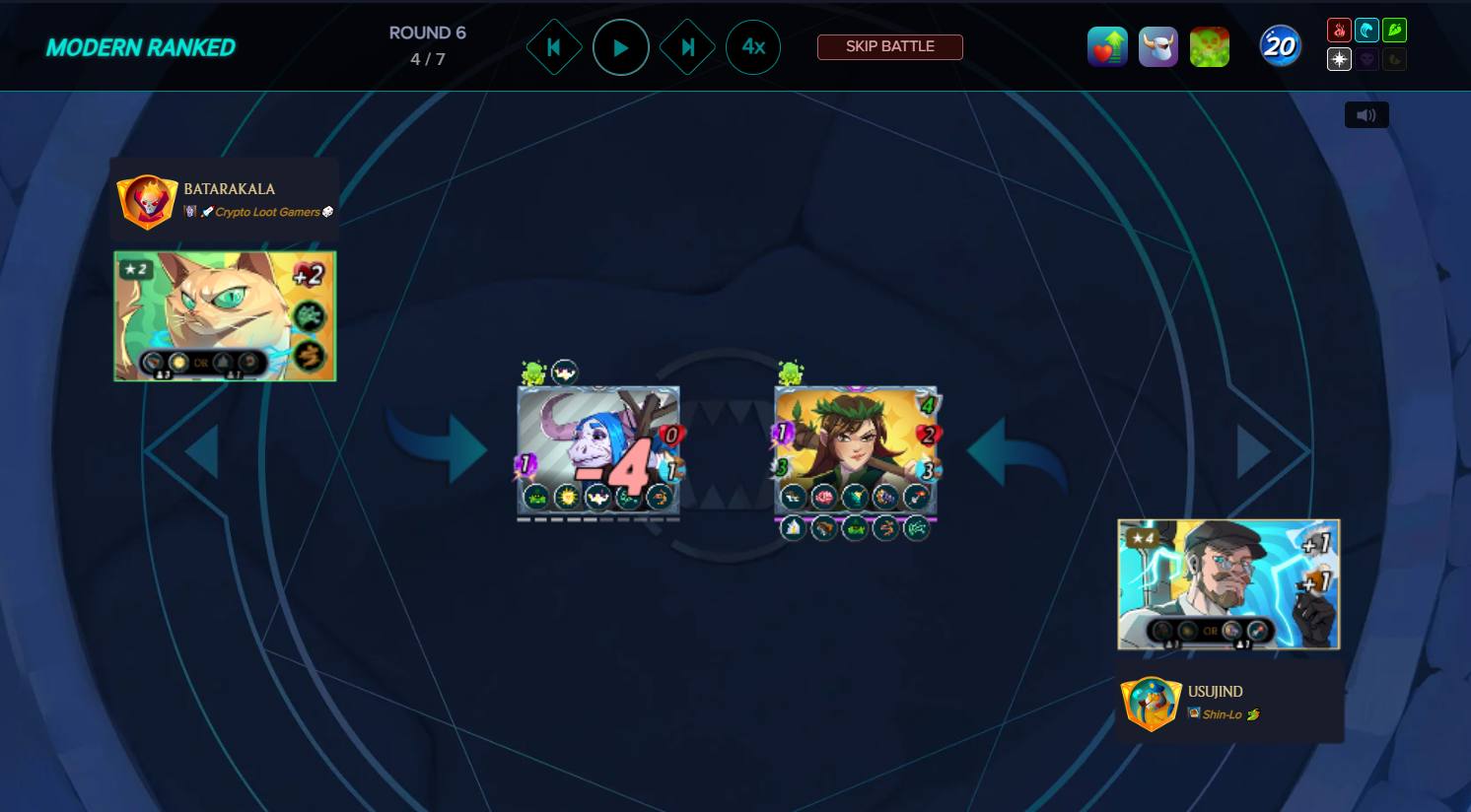Toggle the battle sound speaker button
The height and width of the screenshot is (812, 1471).
1366,115
